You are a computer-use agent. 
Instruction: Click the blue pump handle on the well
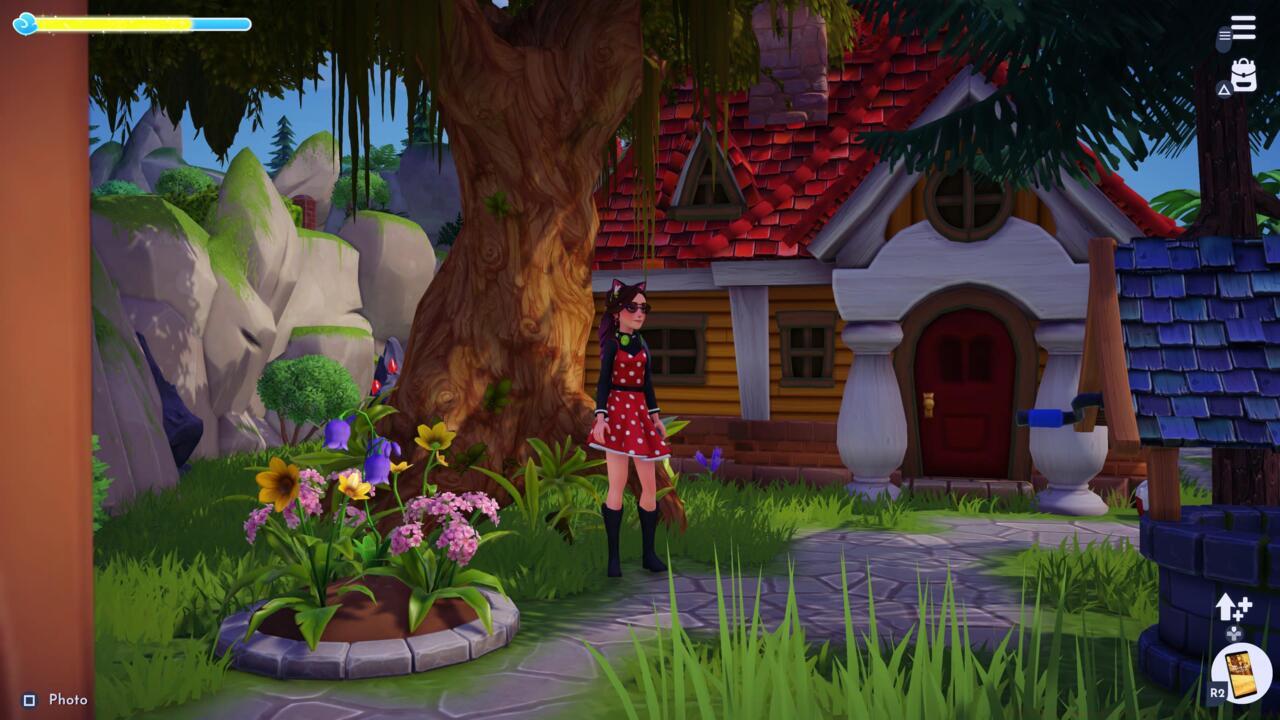1040,415
